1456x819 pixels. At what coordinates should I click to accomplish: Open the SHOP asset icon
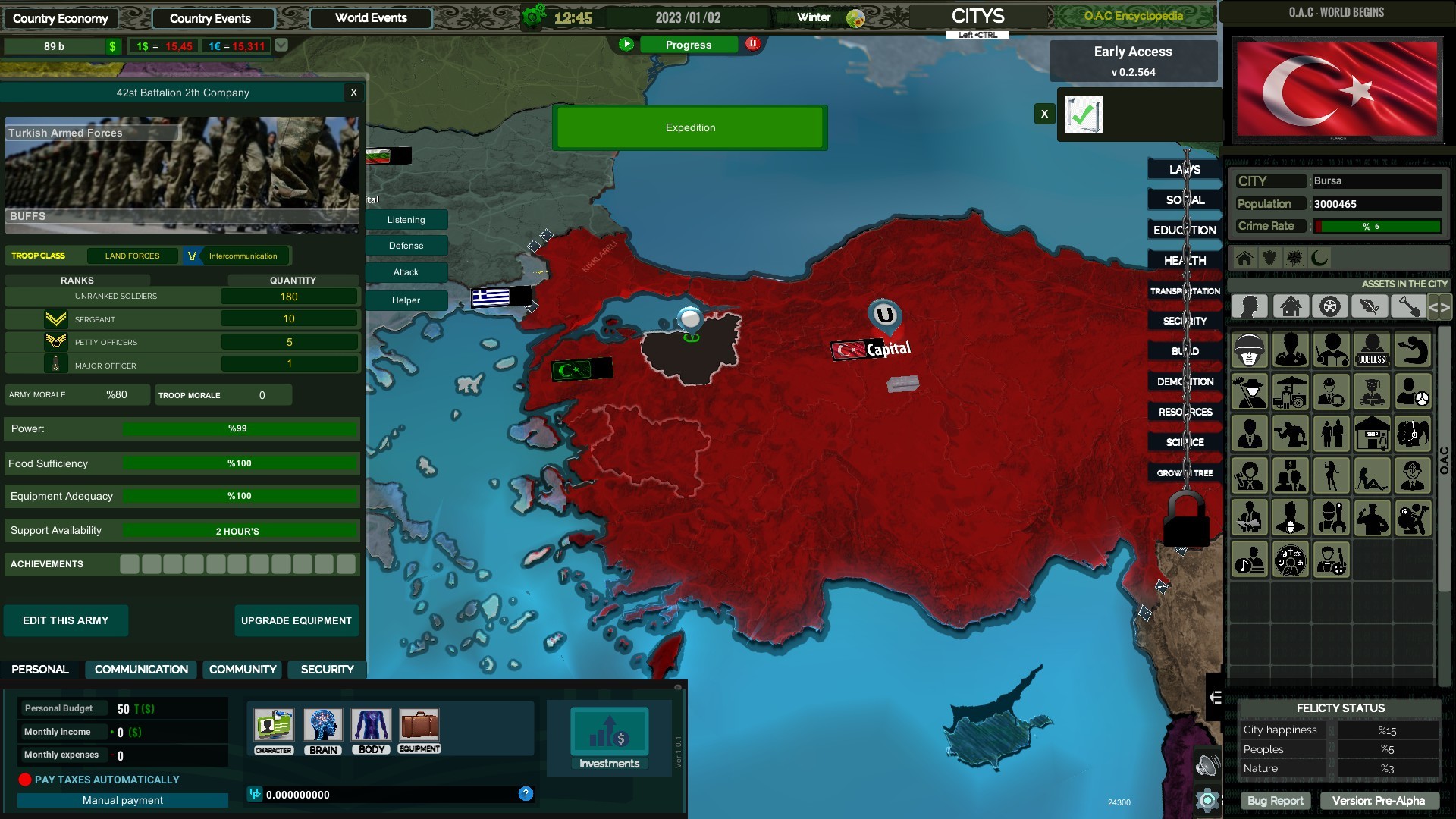[1373, 433]
